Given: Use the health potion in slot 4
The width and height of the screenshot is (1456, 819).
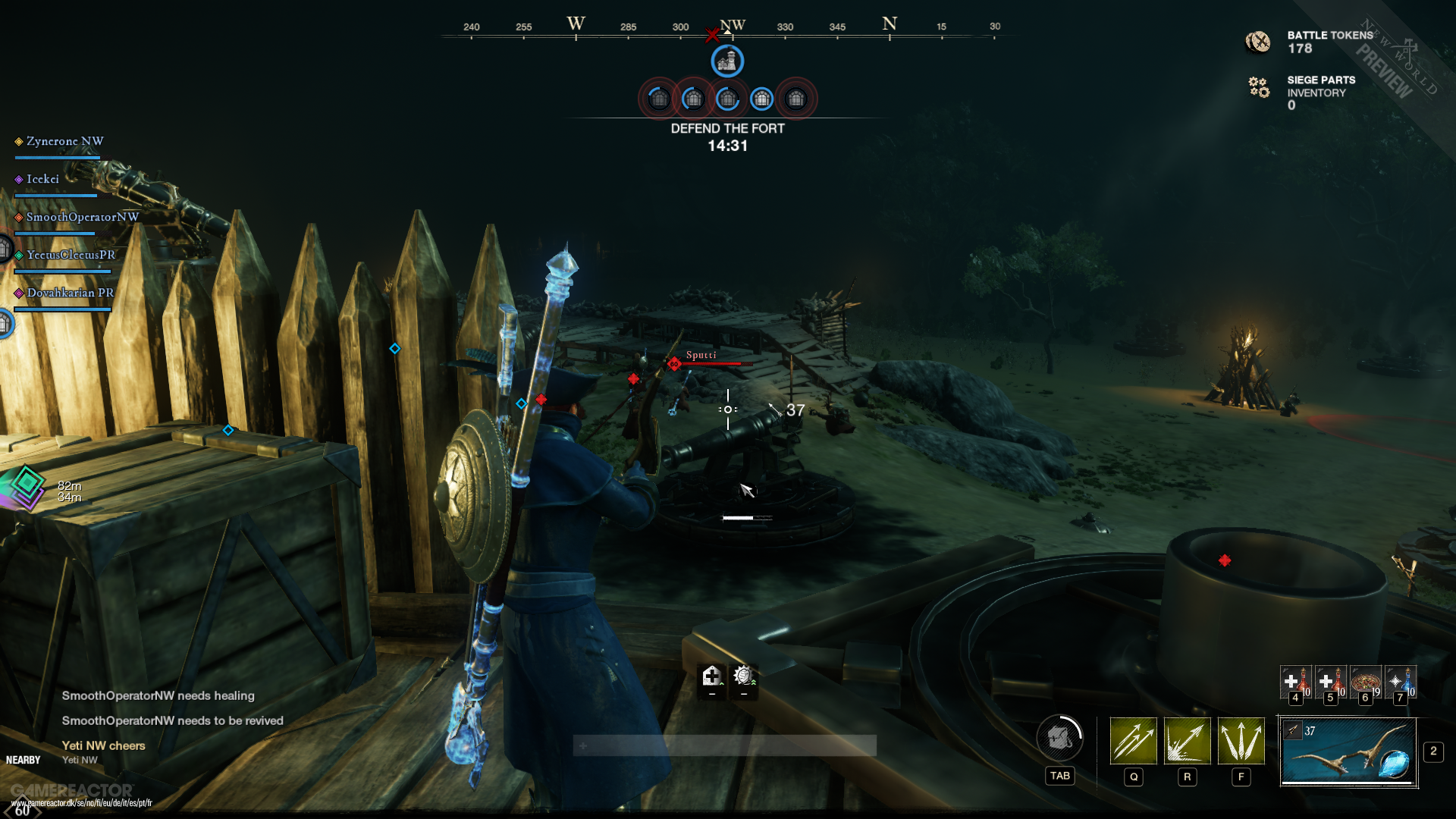Looking at the screenshot, I should pos(1296,682).
